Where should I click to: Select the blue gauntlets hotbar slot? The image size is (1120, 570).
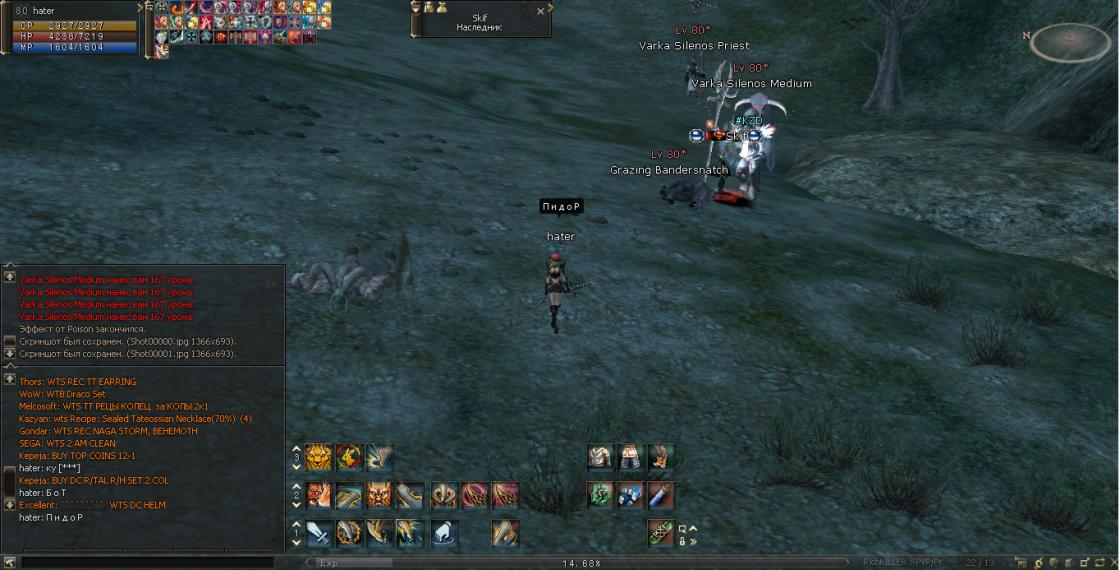point(630,495)
